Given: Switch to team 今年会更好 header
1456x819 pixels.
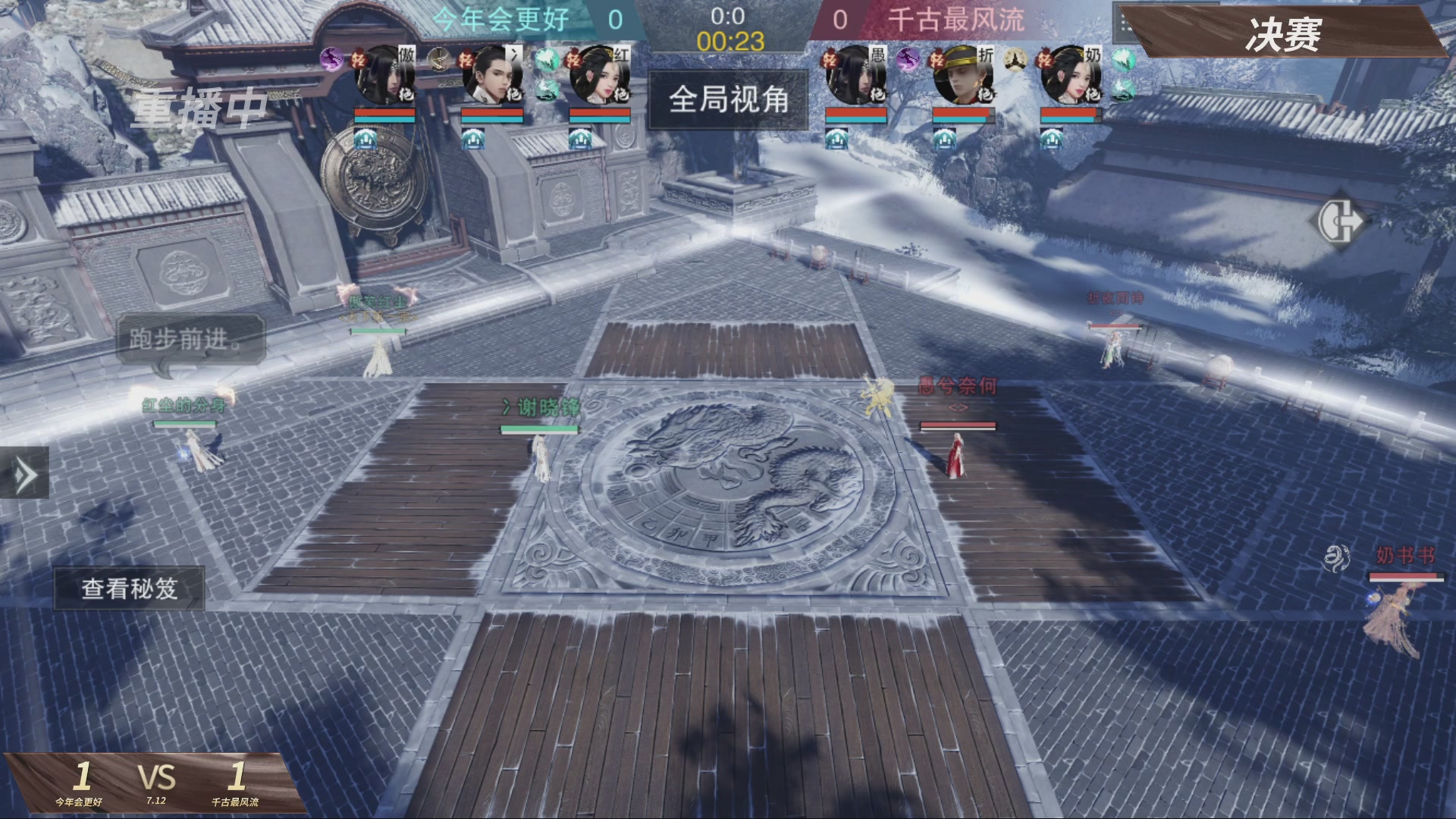Looking at the screenshot, I should click(500, 20).
